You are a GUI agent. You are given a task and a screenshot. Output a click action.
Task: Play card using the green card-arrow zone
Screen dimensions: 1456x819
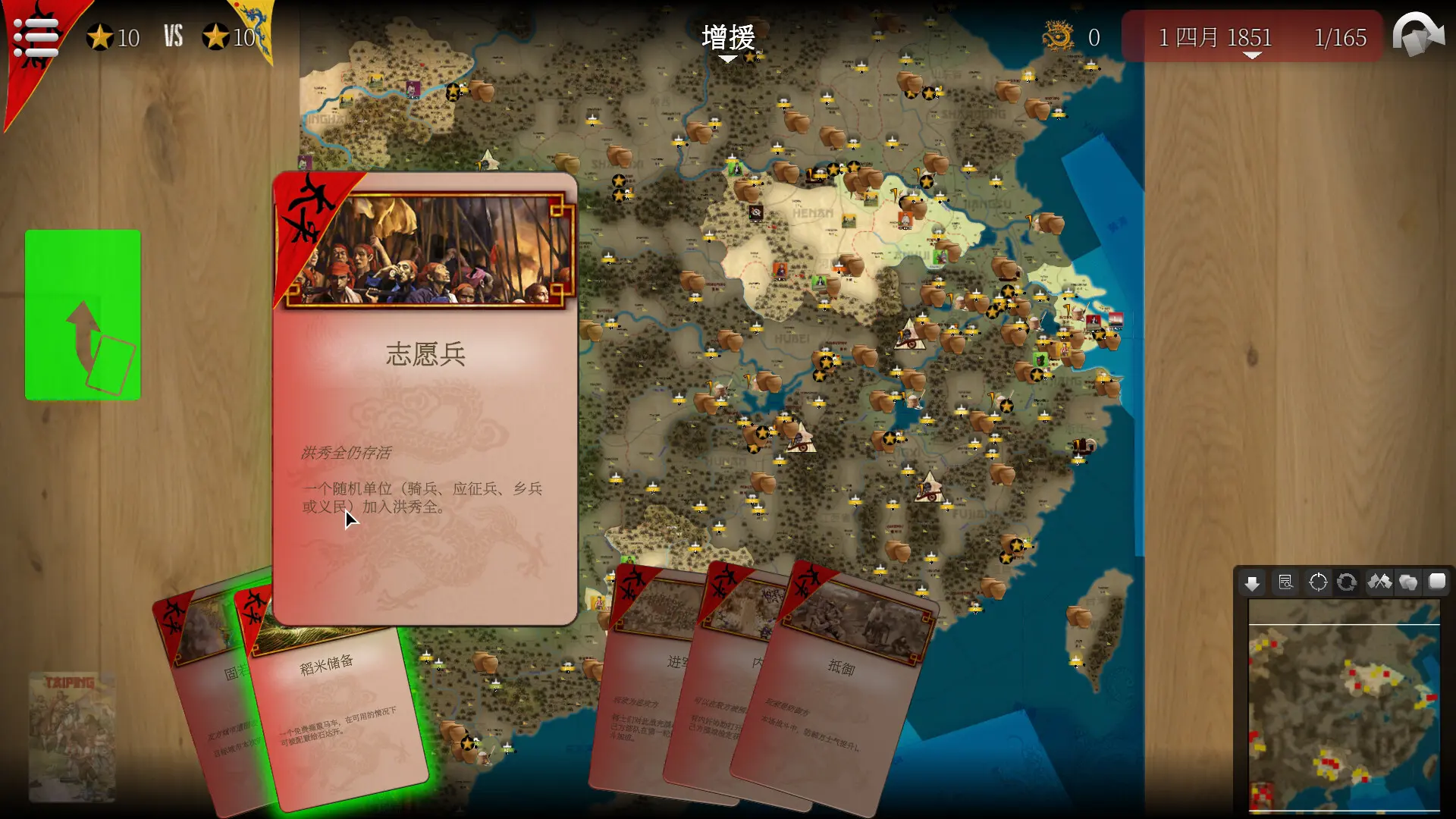click(83, 315)
